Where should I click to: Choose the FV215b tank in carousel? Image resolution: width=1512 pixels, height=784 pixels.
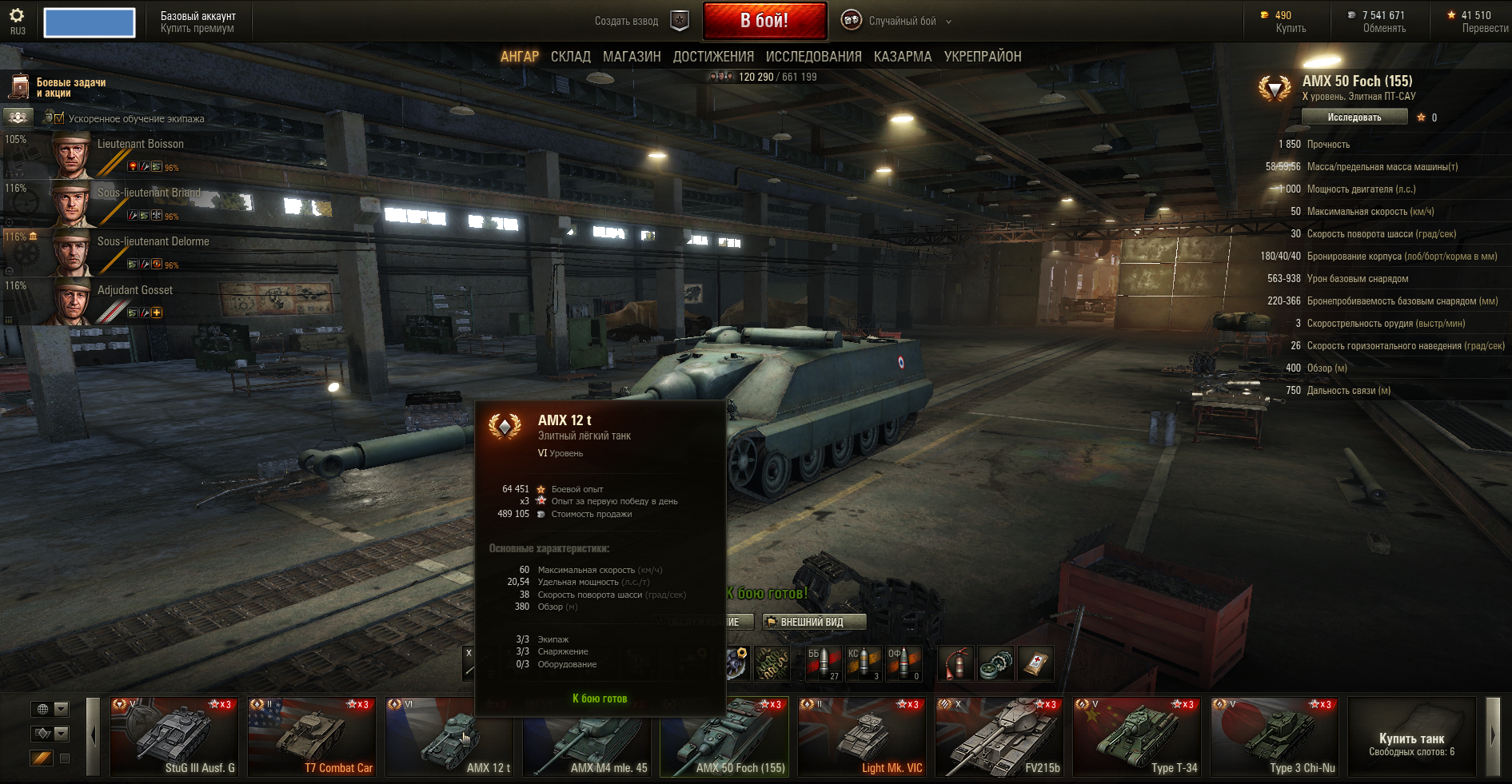click(999, 737)
